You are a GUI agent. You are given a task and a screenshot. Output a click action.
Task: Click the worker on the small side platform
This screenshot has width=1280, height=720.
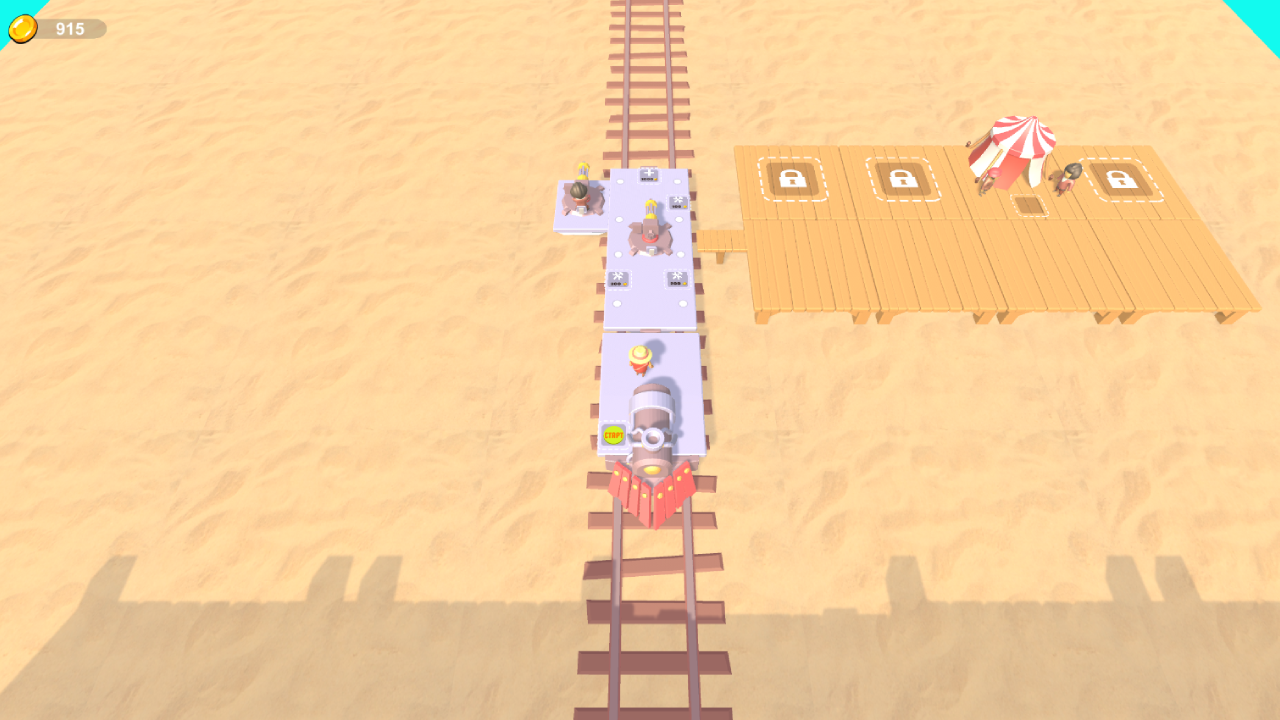click(578, 190)
